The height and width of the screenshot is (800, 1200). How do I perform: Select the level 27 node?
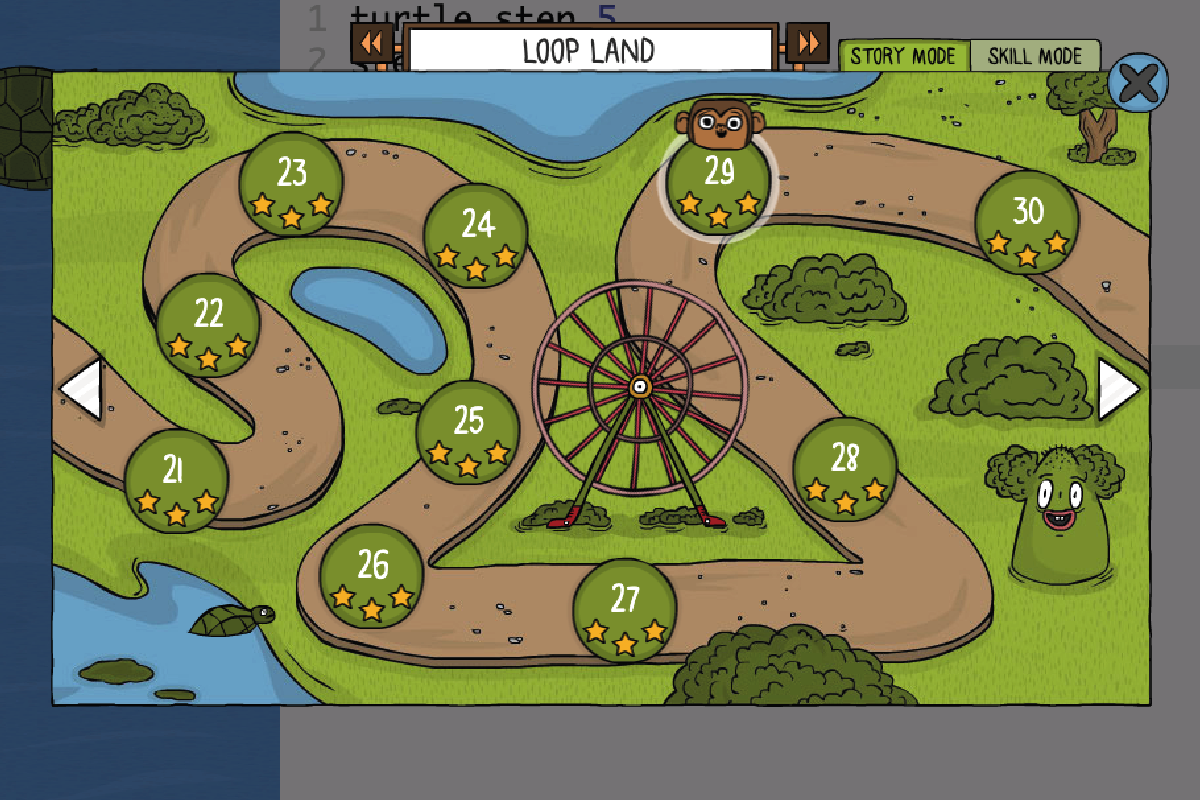(x=625, y=610)
